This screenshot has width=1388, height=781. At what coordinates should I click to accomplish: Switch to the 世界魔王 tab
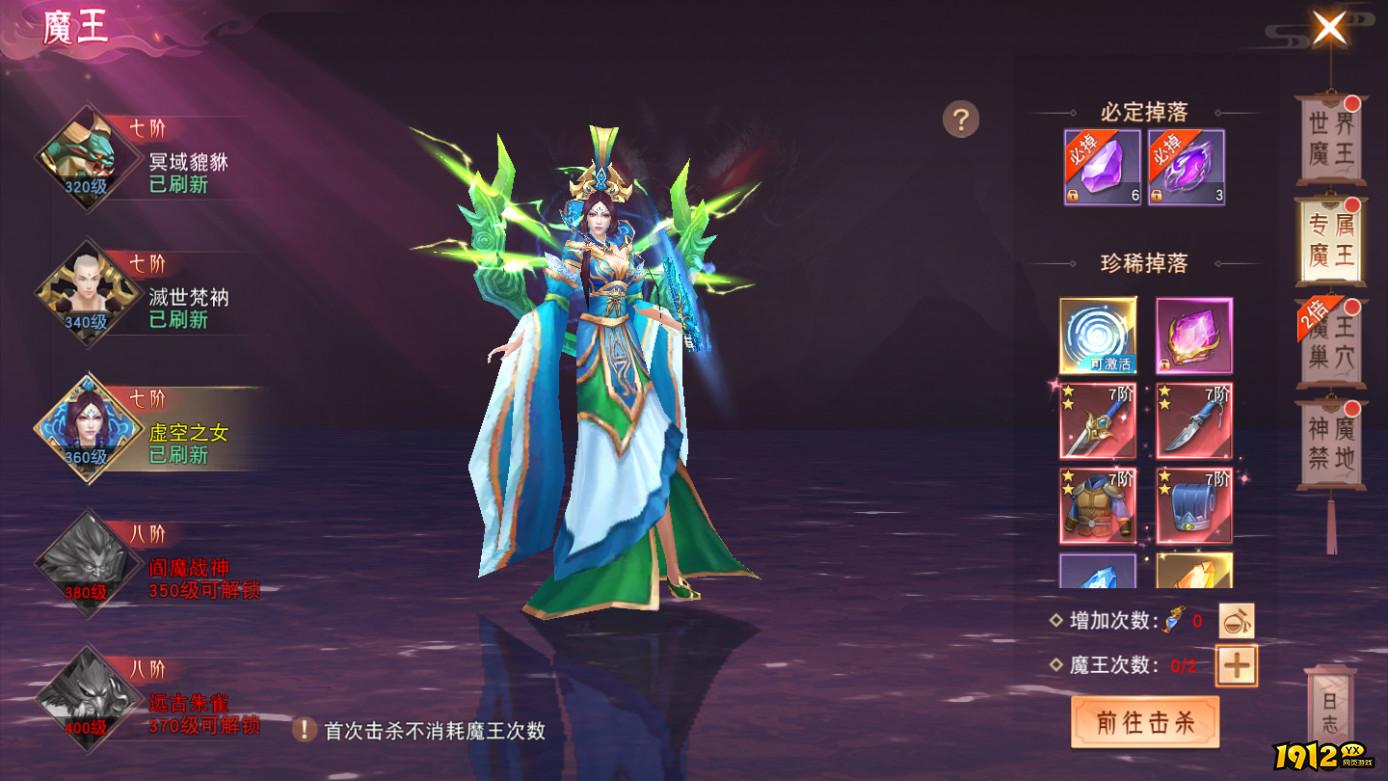click(x=1330, y=140)
